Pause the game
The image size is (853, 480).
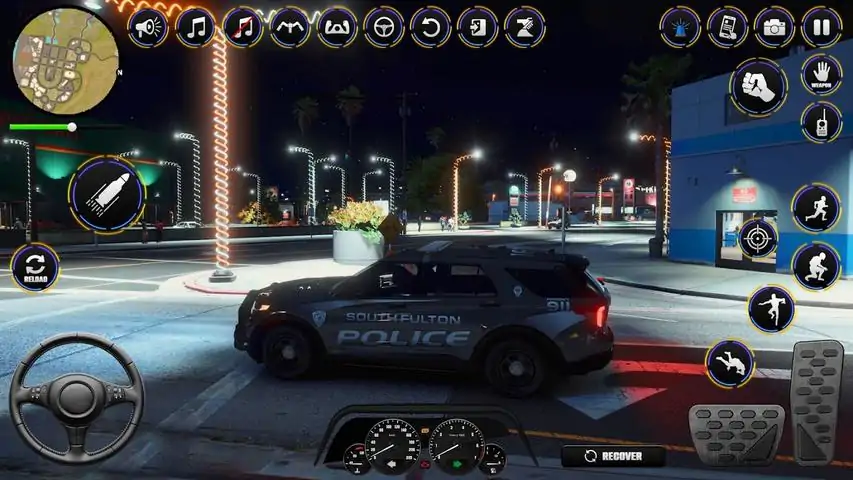[821, 27]
